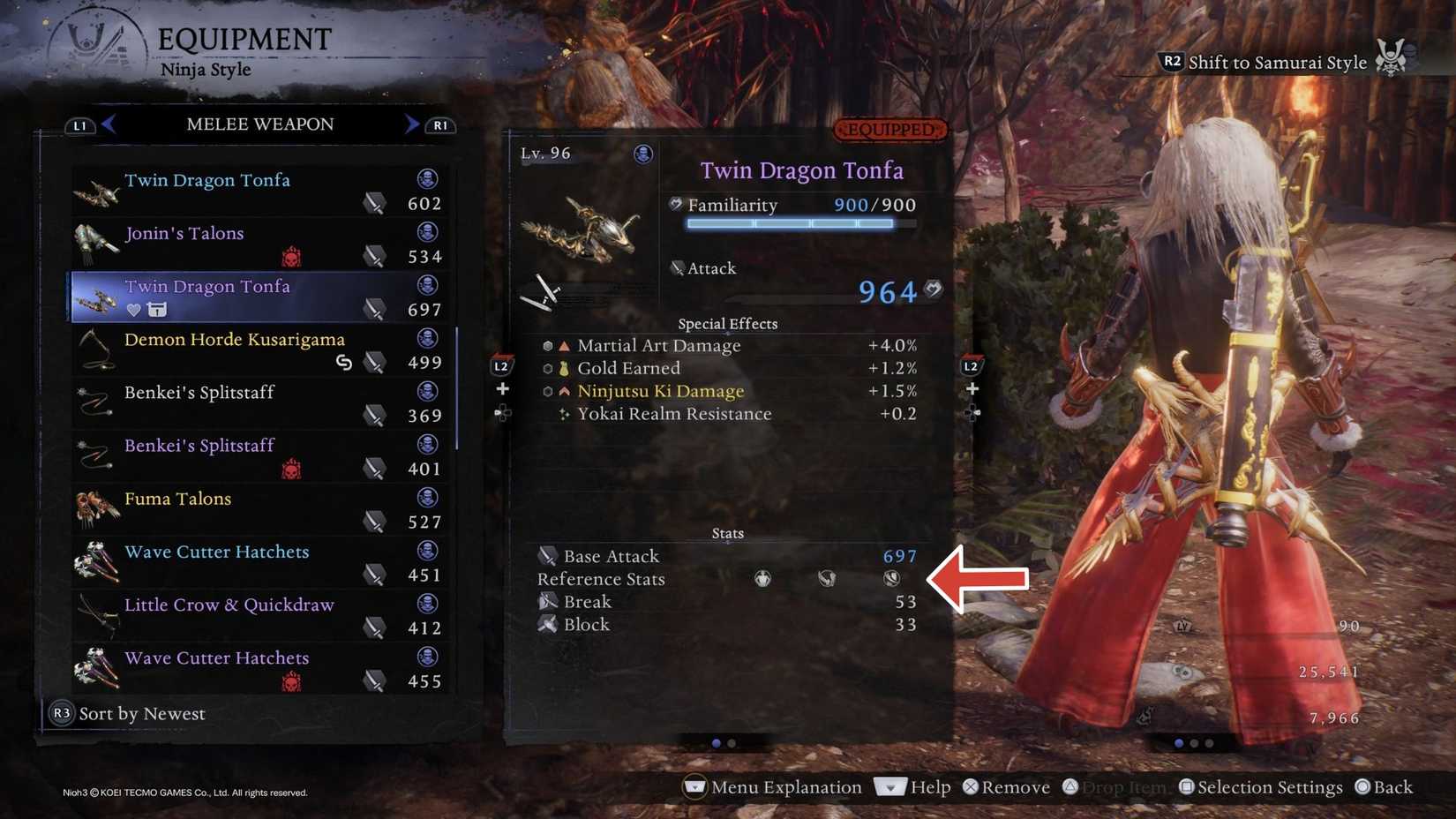
Task: Click the Familiarity tag icon
Action: (x=674, y=205)
